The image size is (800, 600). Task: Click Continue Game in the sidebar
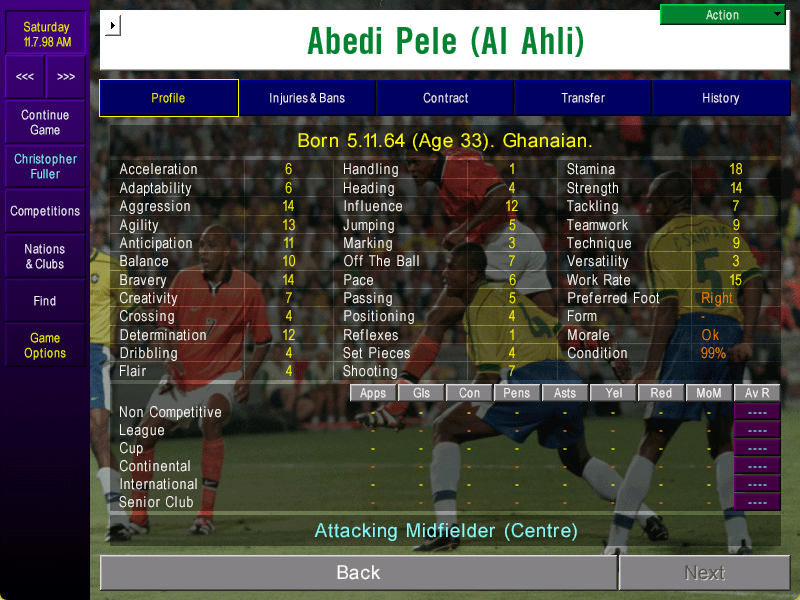pos(45,123)
